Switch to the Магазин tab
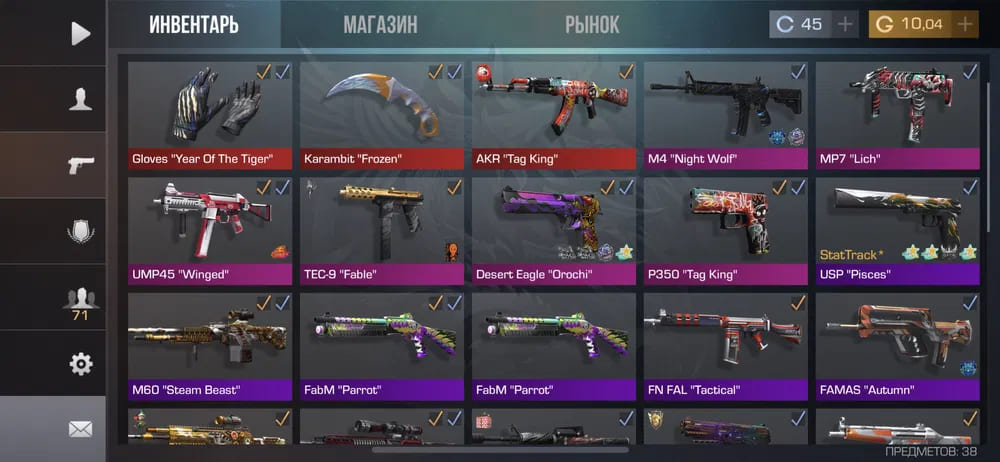Screen dimensions: 1000x462 tap(380, 25)
